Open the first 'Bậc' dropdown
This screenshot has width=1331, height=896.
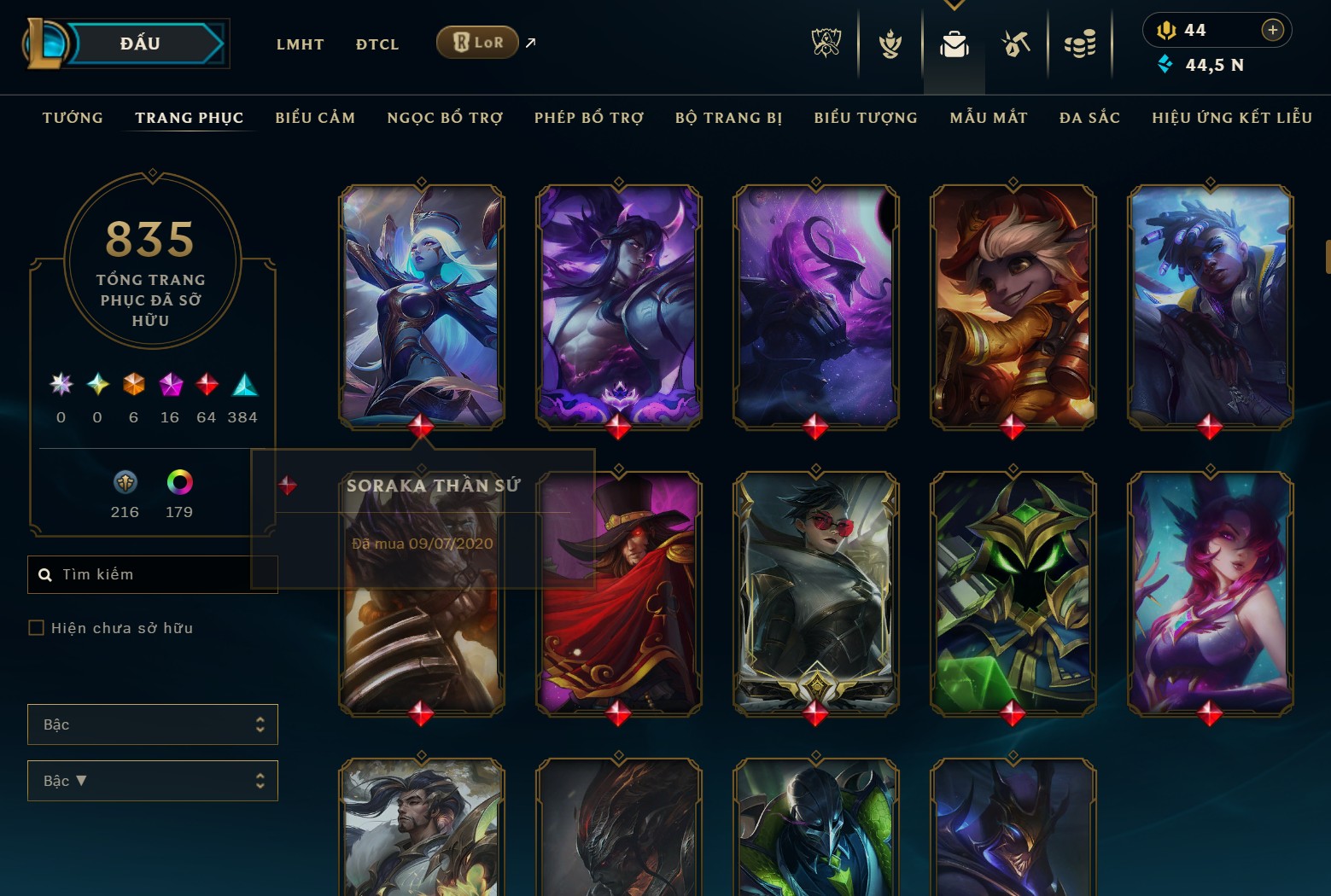pyautogui.click(x=152, y=724)
